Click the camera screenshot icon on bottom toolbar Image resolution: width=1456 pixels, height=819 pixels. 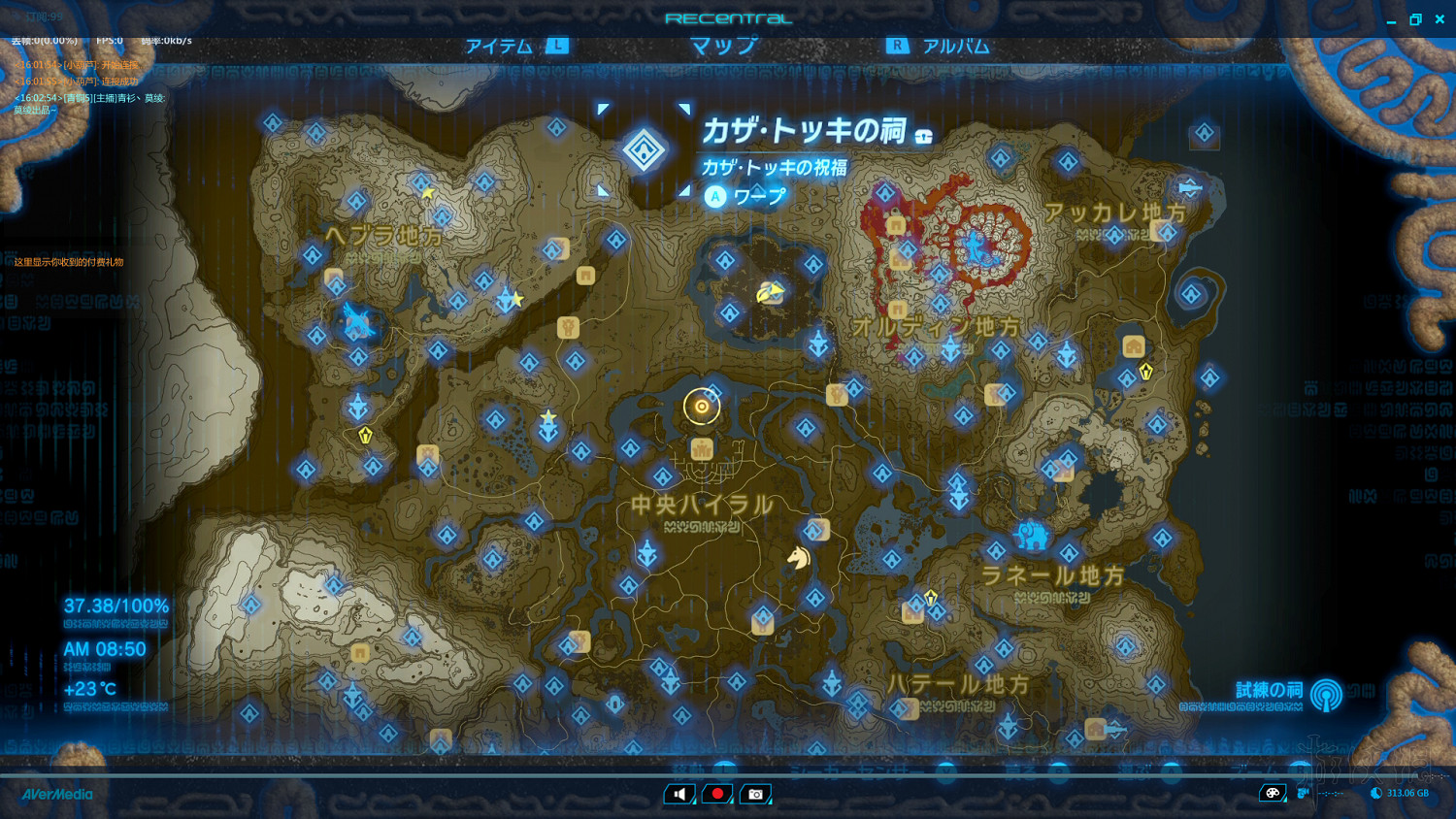[x=755, y=794]
